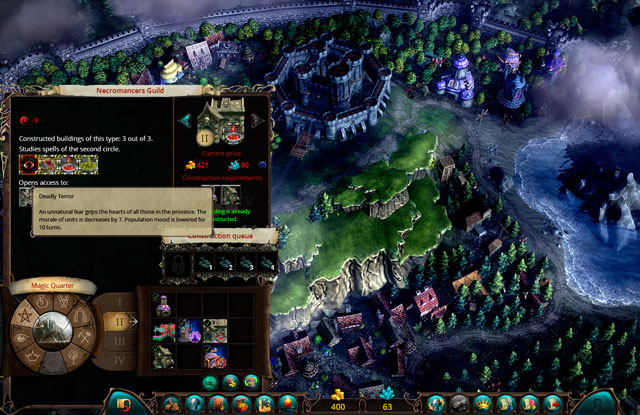Click the blue info icon beside crystal price
Viewport: 640px width, 415px height.
(262, 165)
